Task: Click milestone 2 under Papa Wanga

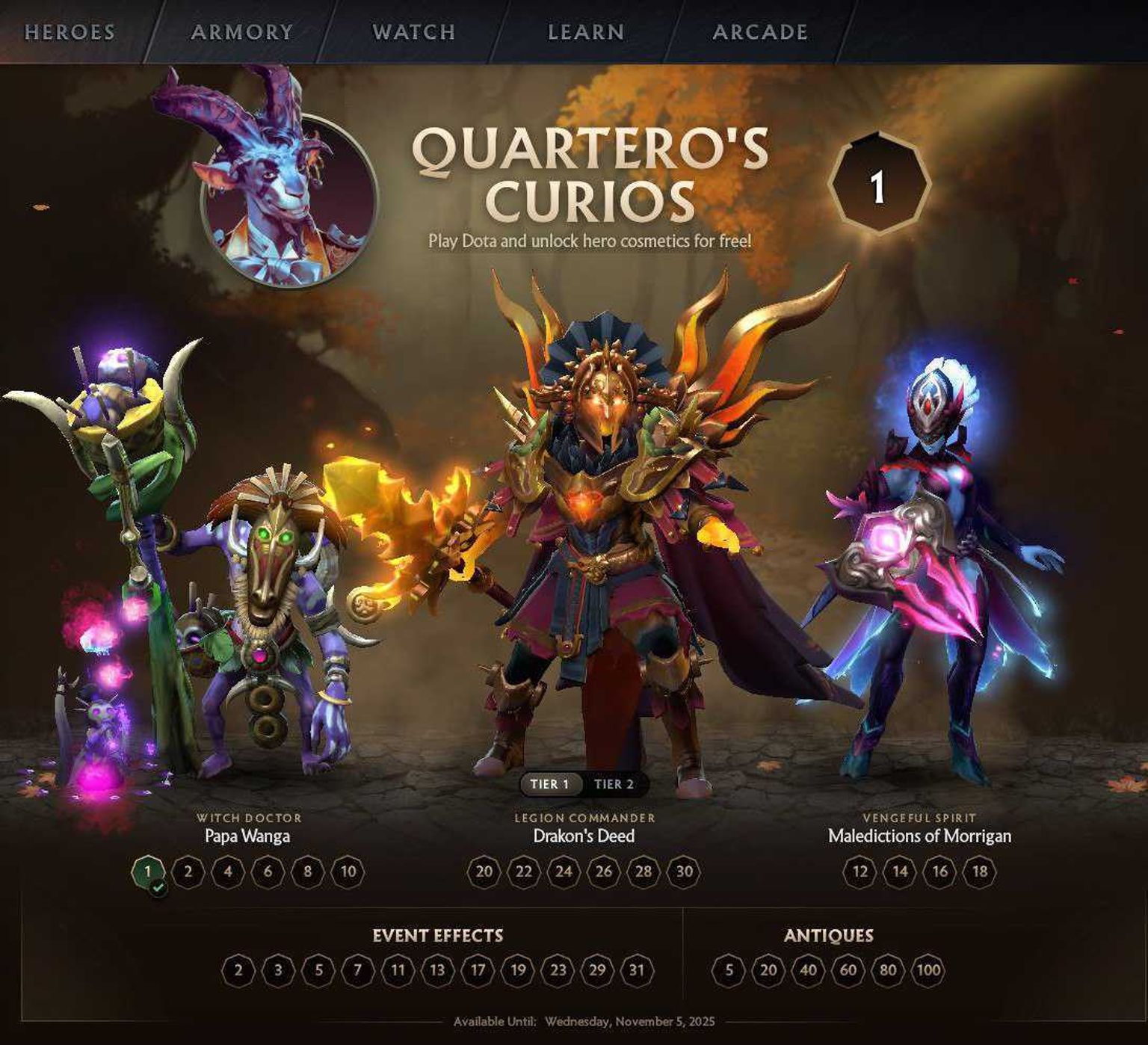Action: [x=188, y=872]
